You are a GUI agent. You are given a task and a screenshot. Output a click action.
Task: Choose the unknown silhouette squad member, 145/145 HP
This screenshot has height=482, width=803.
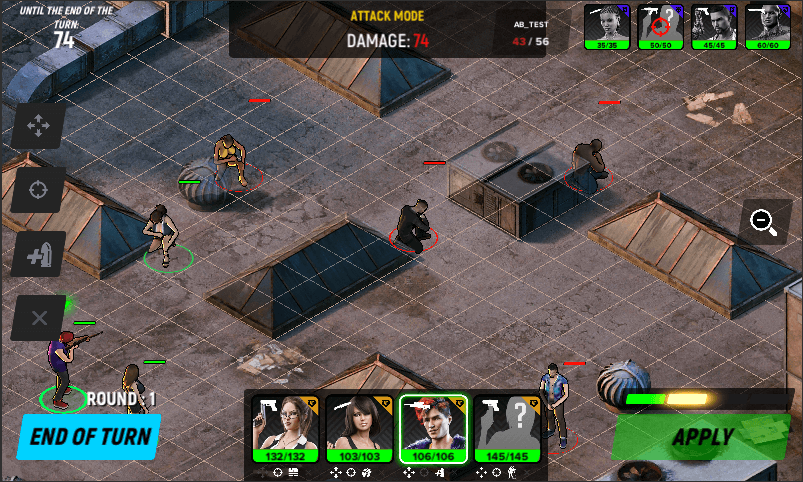[x=507, y=428]
